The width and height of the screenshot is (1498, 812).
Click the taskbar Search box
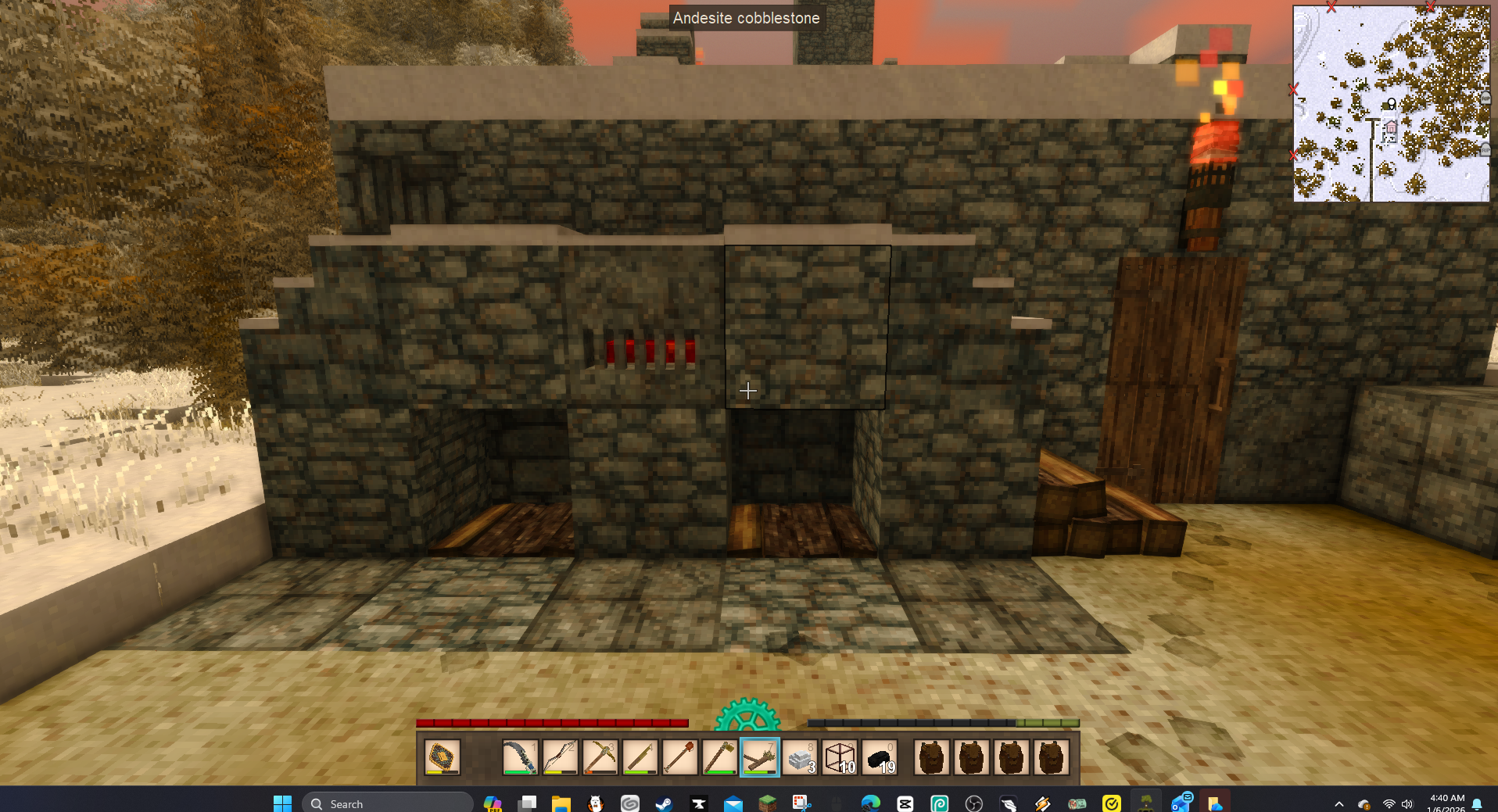(388, 803)
